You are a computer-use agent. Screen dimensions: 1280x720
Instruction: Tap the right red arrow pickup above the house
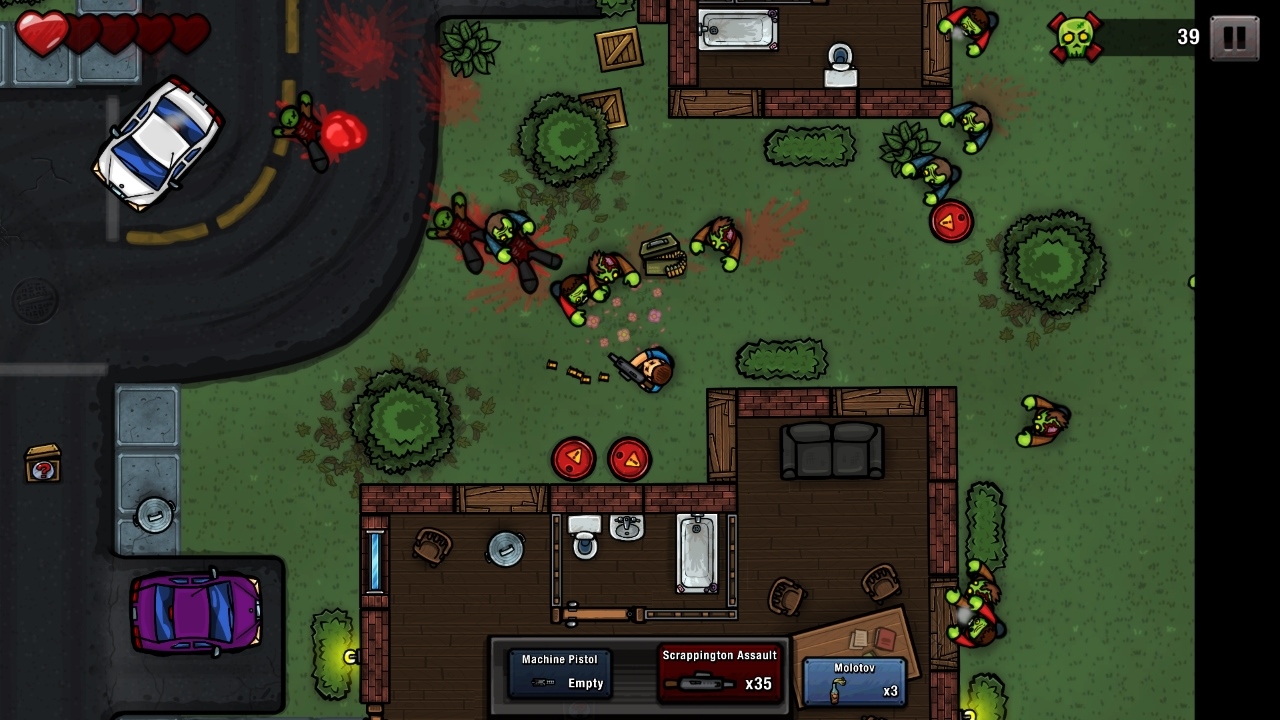(x=630, y=459)
